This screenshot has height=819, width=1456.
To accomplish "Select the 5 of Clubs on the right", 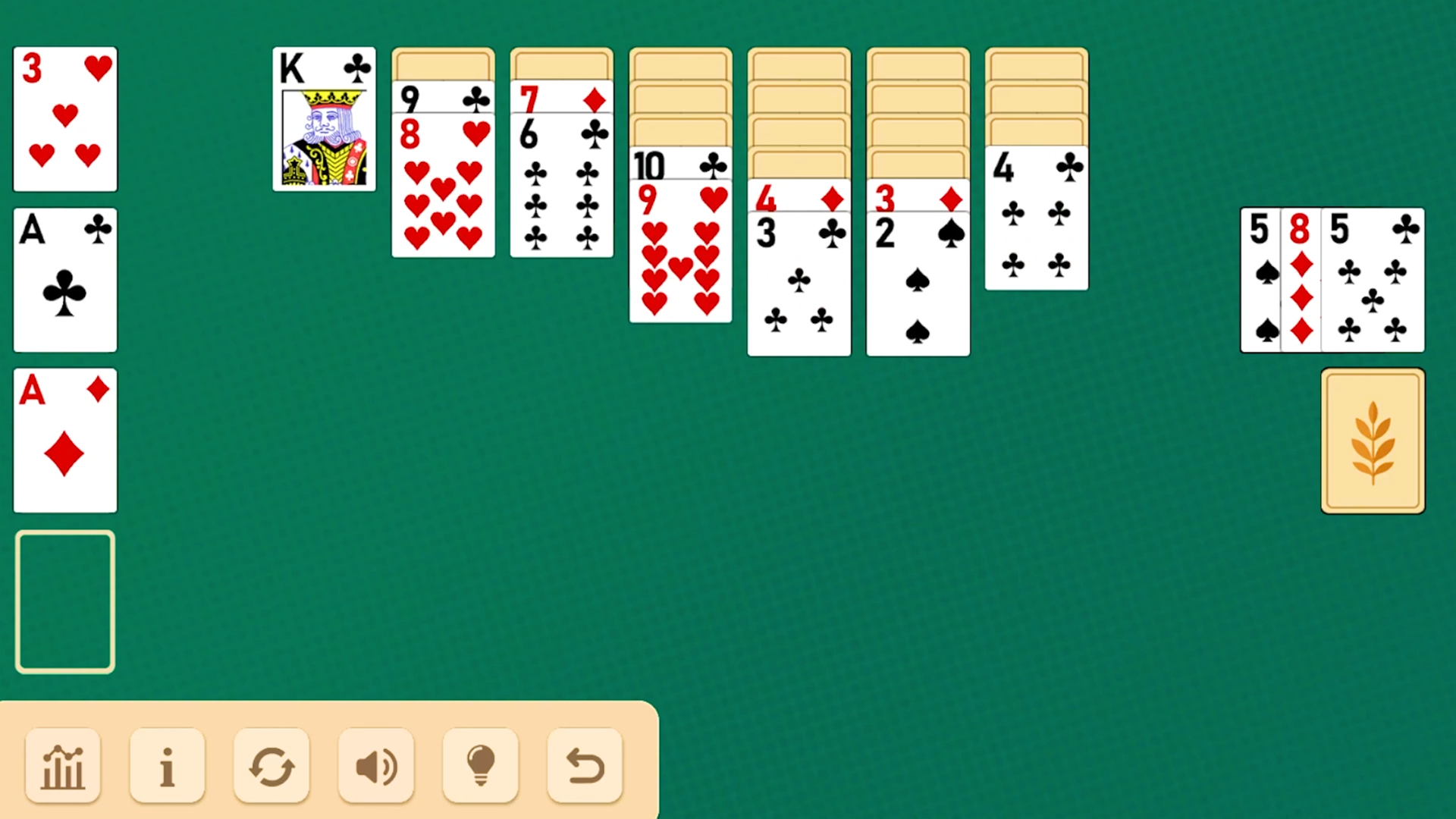I will 1373,281.
